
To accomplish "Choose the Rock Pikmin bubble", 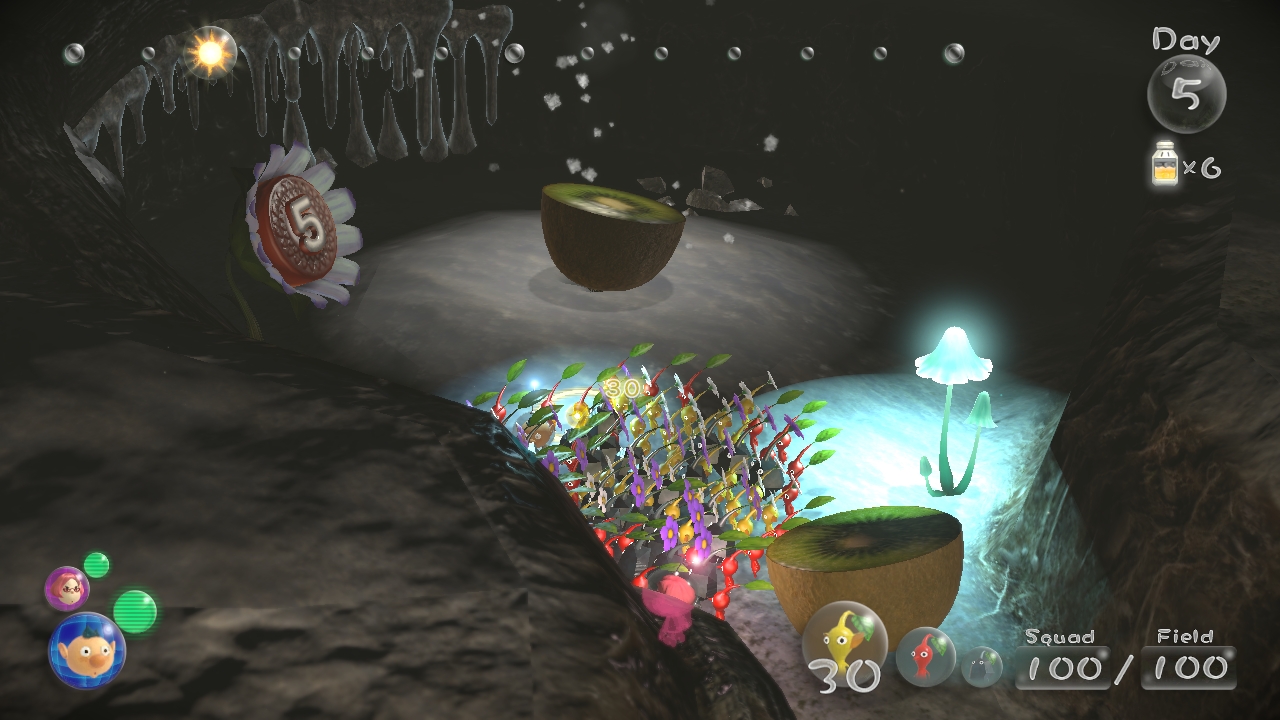I will (x=982, y=666).
